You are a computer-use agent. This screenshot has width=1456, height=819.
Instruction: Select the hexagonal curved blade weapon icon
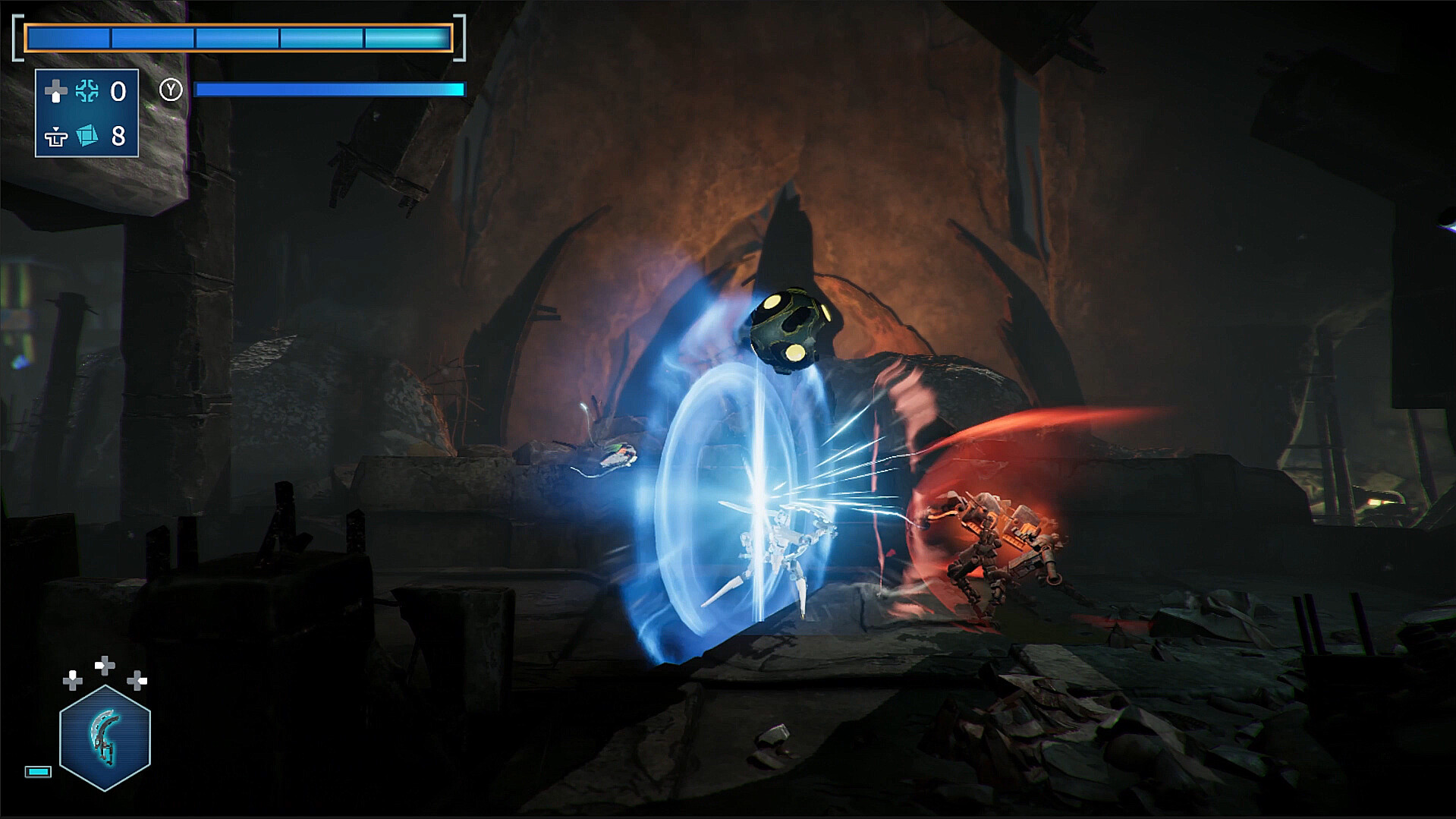click(x=105, y=738)
